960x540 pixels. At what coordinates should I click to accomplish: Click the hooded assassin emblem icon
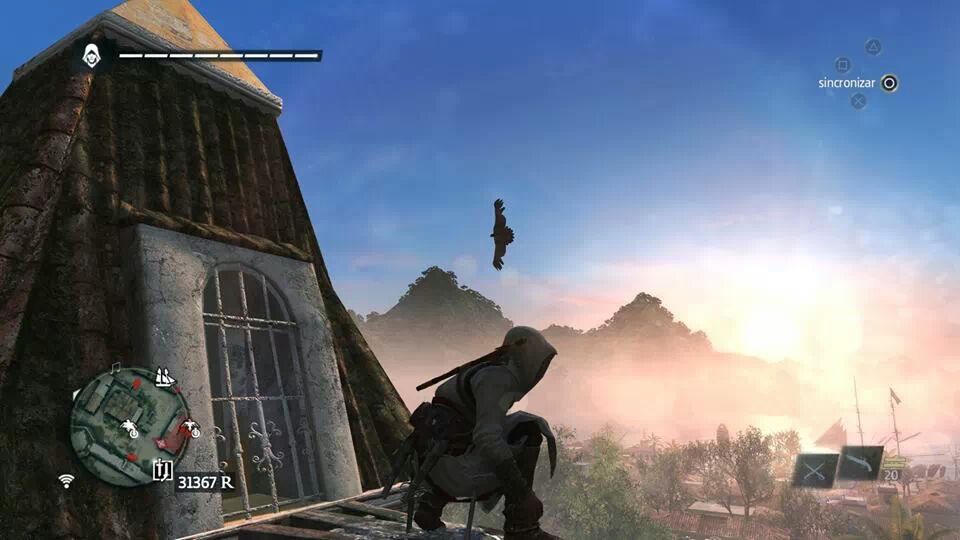pyautogui.click(x=92, y=54)
